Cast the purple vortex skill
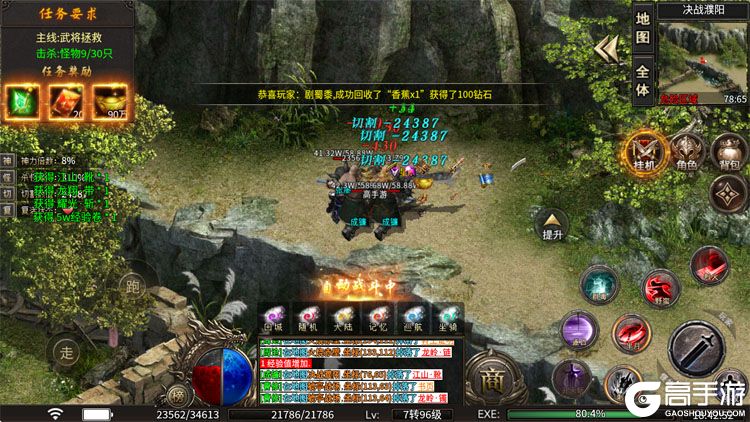750x422 pixels. tap(578, 330)
